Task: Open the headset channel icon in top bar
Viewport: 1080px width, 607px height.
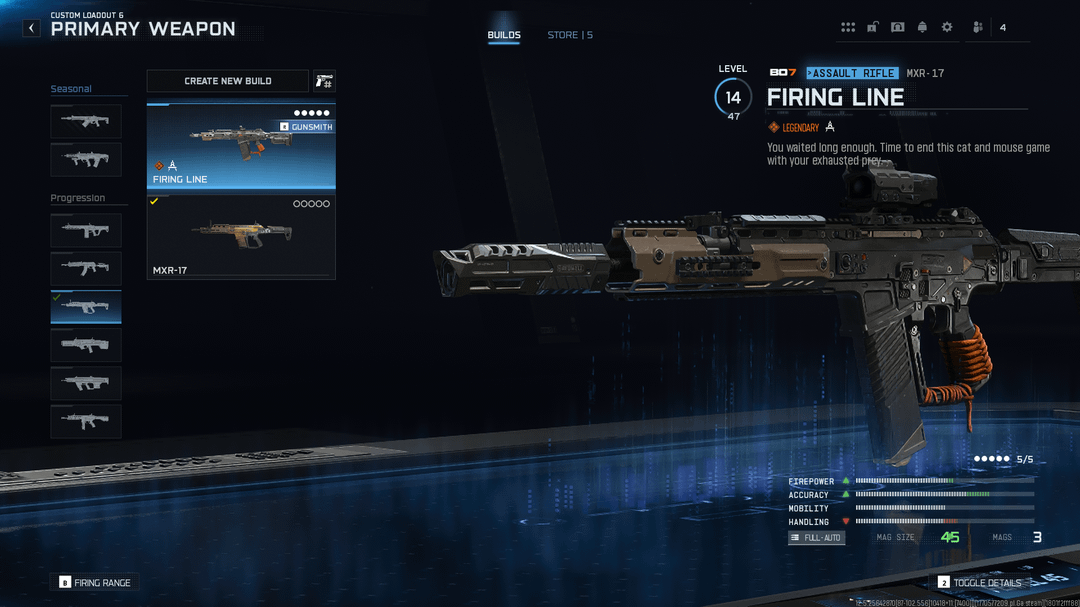Action: tap(897, 28)
